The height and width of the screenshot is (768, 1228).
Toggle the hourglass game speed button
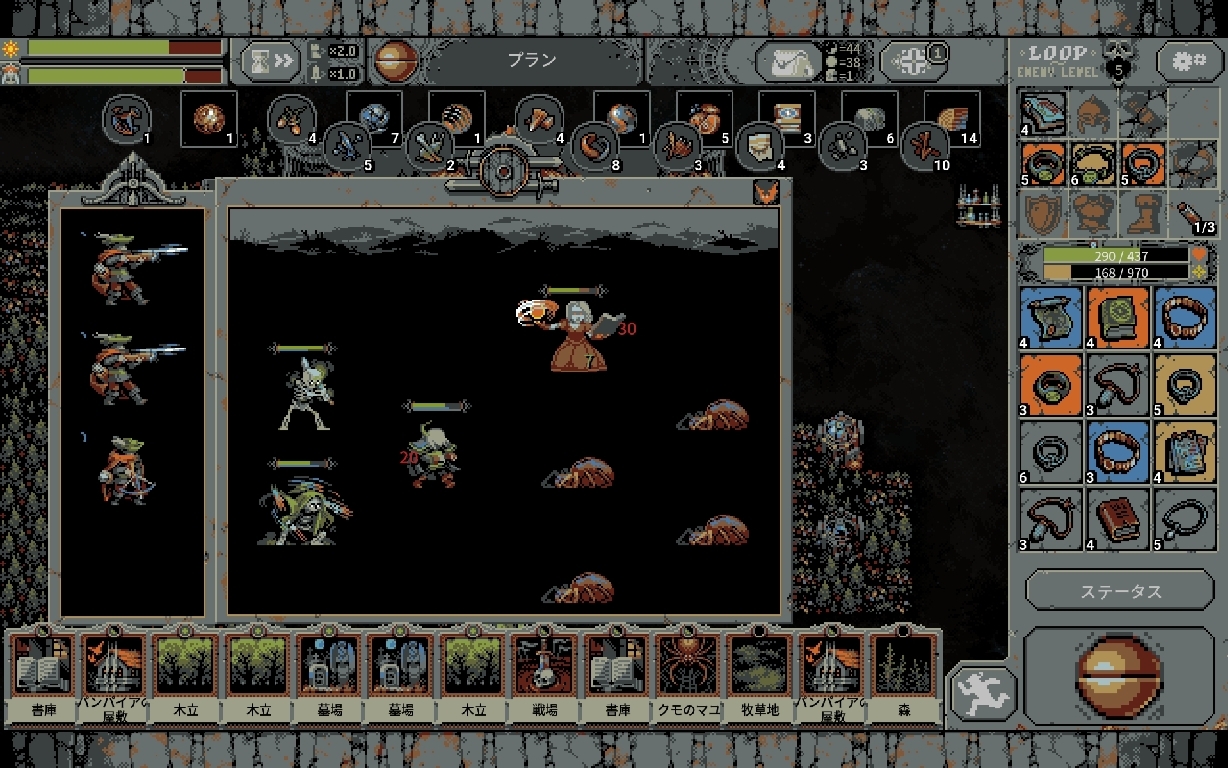(271, 62)
